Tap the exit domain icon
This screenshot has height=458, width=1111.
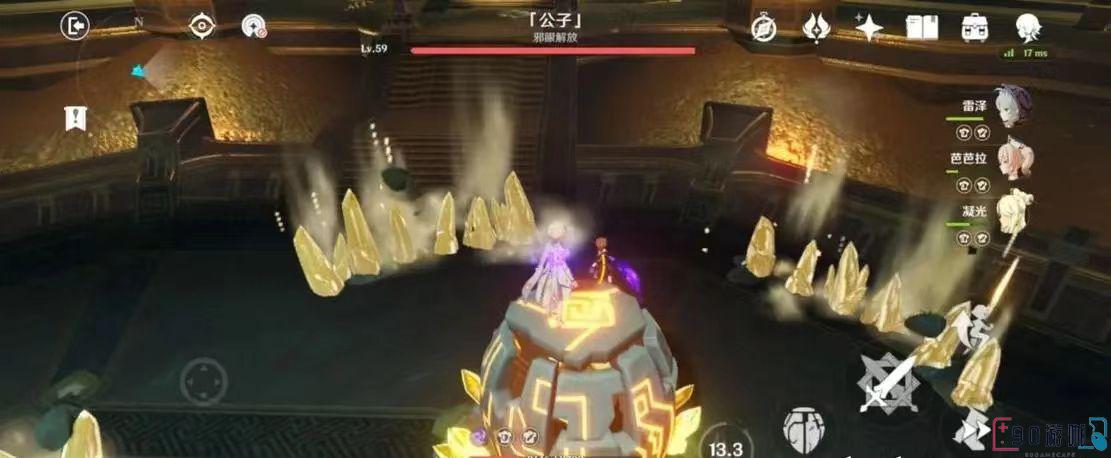click(x=75, y=25)
